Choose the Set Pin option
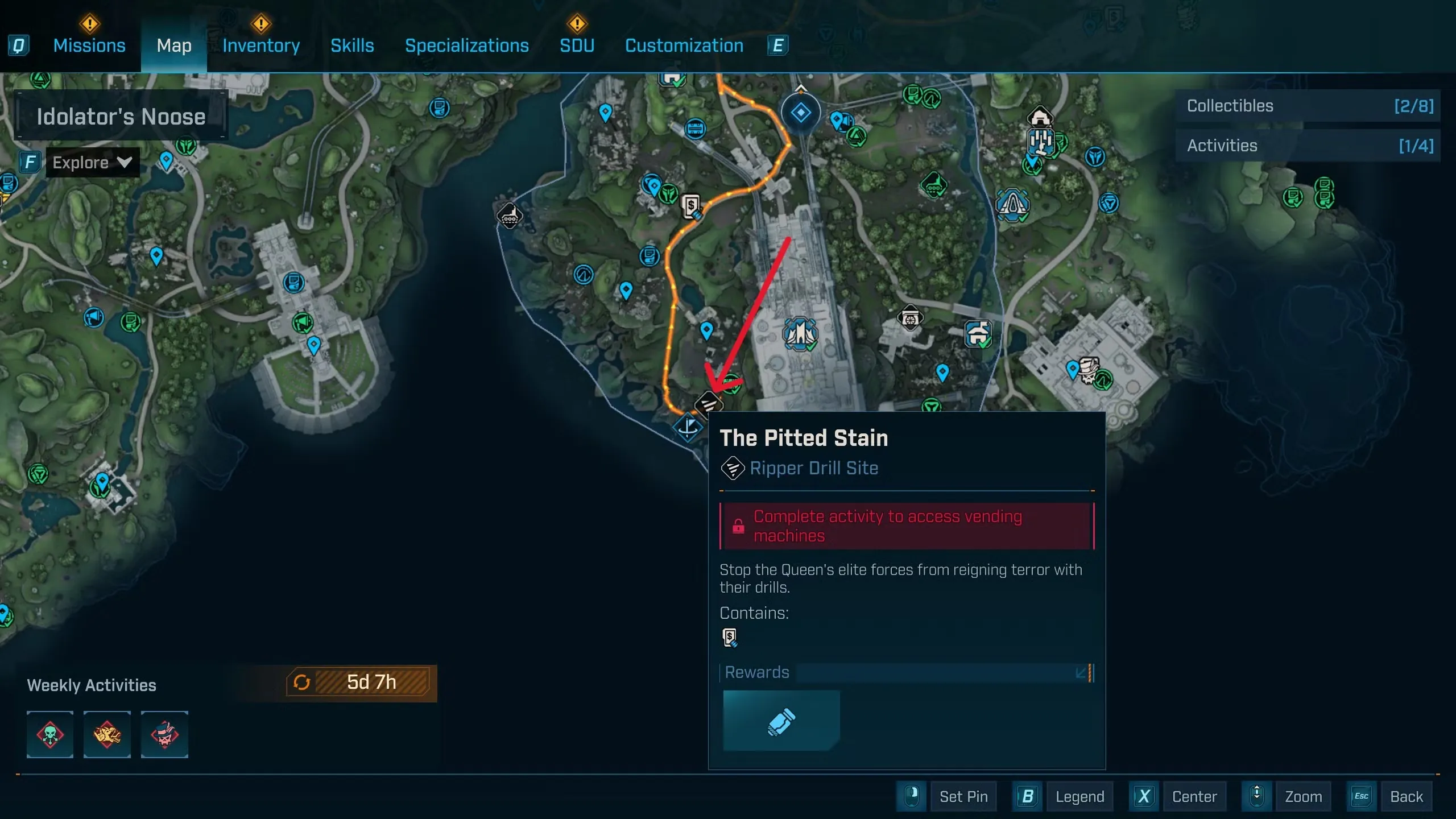The image size is (1456, 819). (x=963, y=796)
